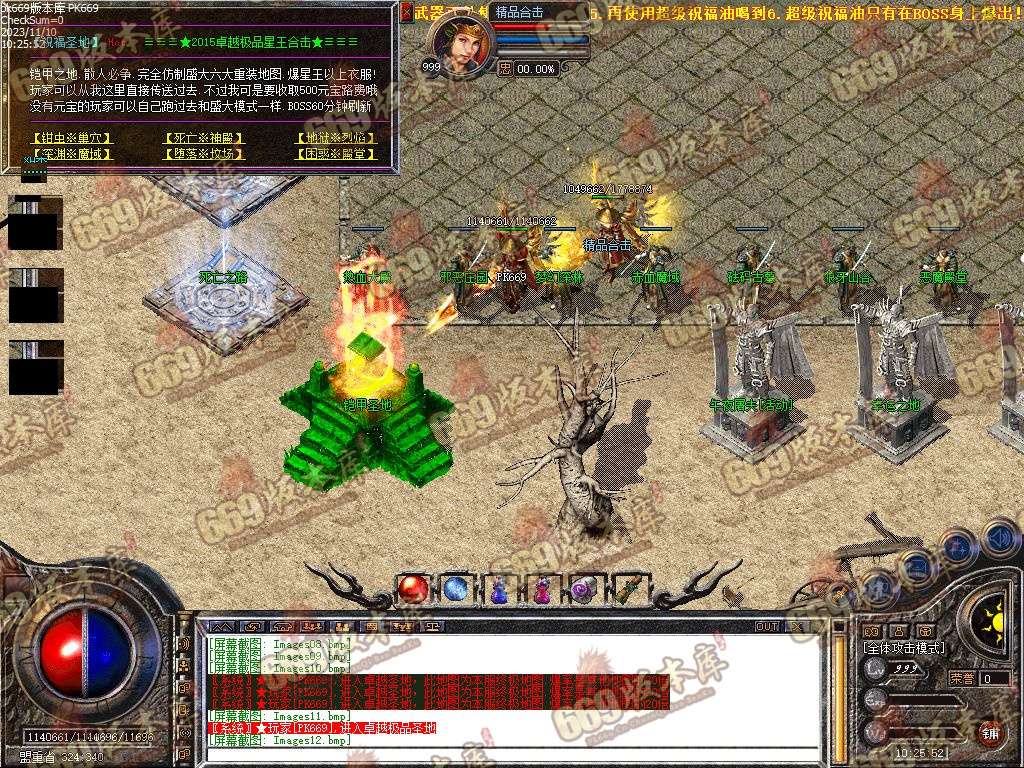Use the green bundle in last hotbar slot
The width and height of the screenshot is (1024, 768).
point(627,590)
